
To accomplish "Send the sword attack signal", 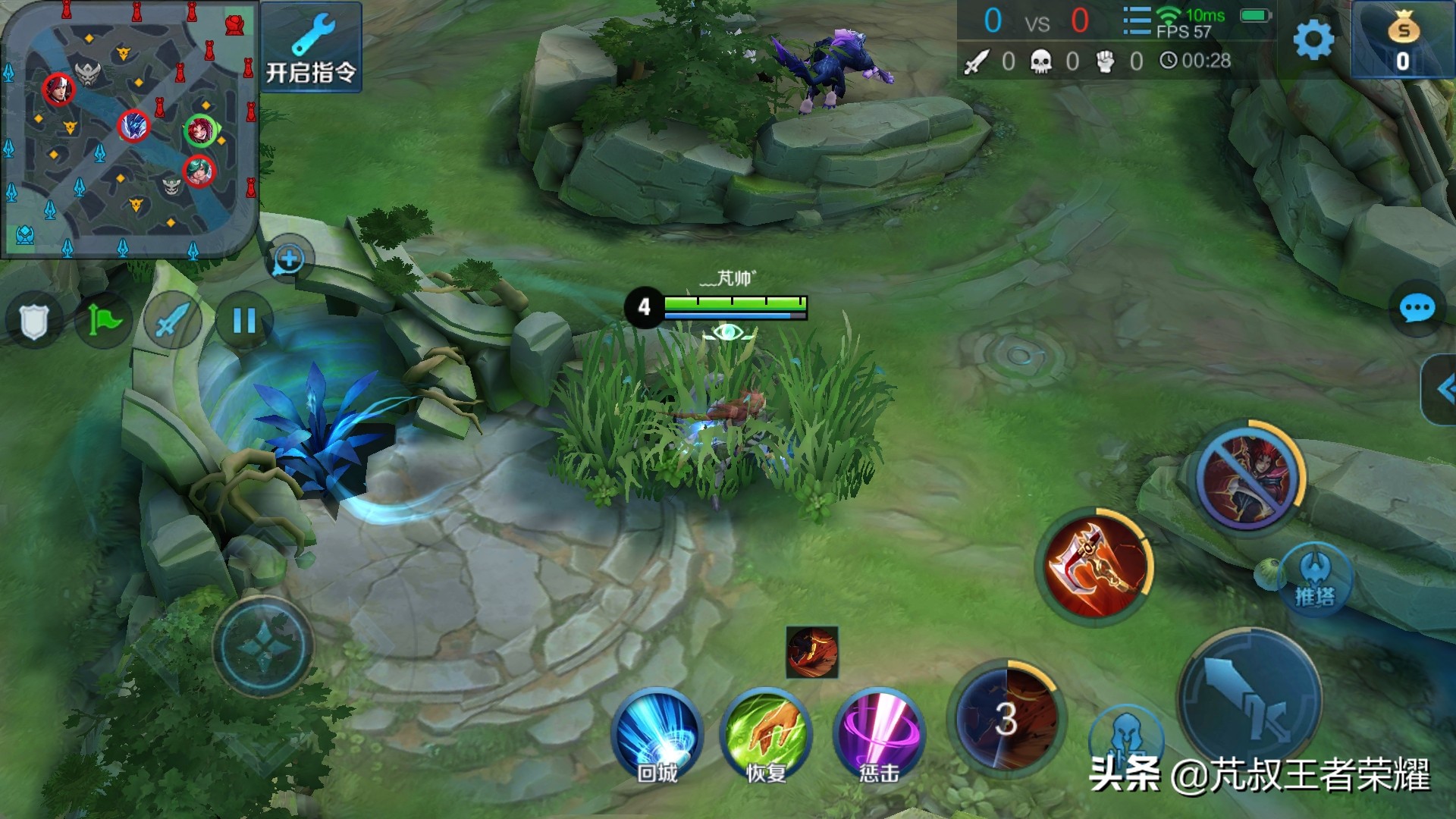I will pyautogui.click(x=173, y=321).
